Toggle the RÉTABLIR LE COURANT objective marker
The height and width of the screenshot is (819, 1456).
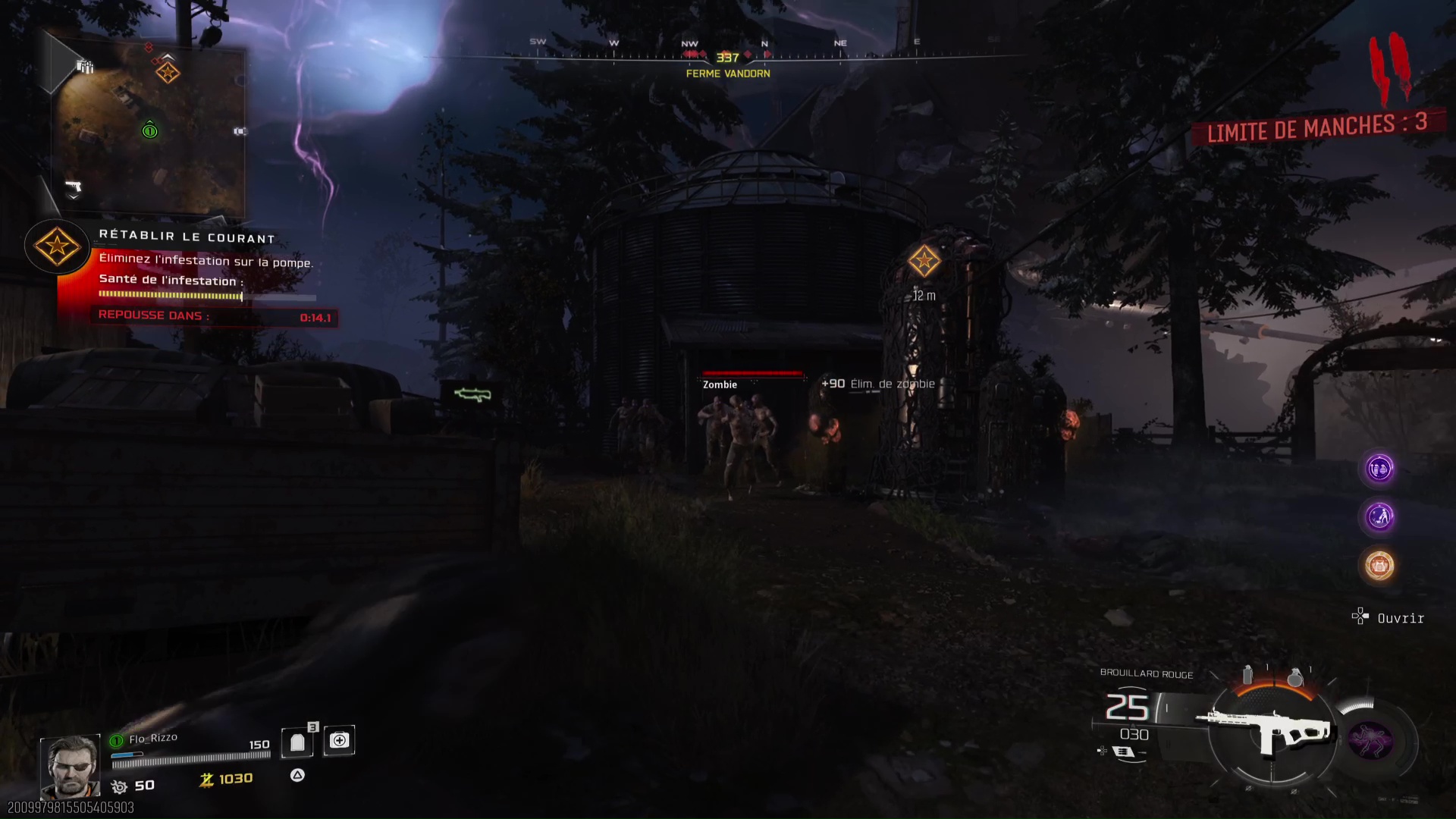(57, 247)
